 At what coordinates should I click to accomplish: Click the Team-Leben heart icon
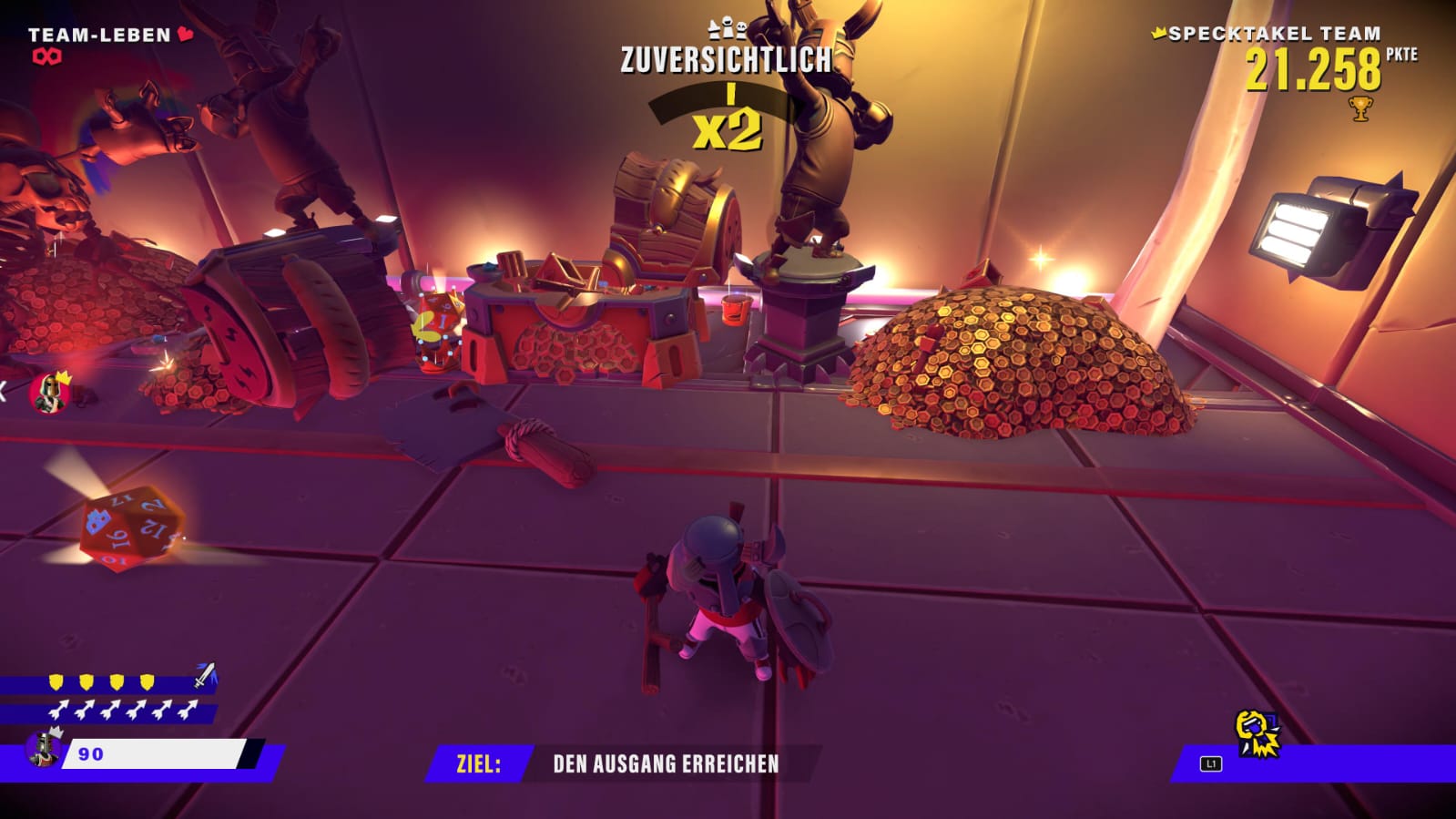point(186,35)
